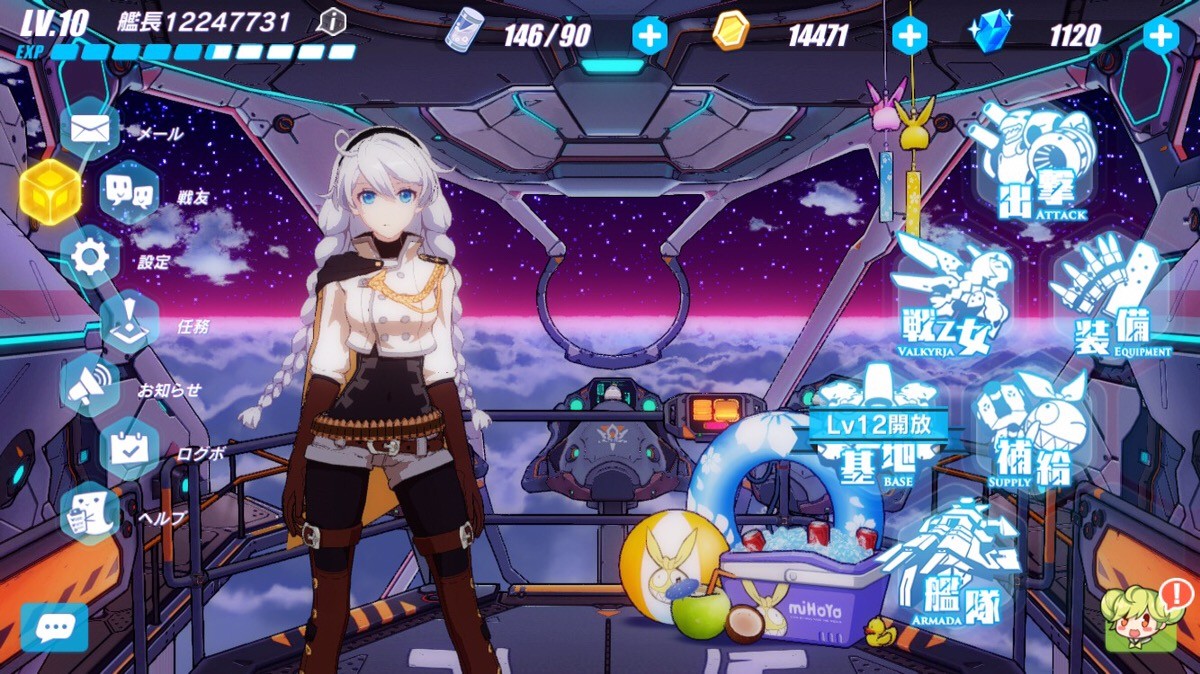Open the ヘルプ help menu
Viewport: 1200px width, 674px height.
(x=90, y=514)
